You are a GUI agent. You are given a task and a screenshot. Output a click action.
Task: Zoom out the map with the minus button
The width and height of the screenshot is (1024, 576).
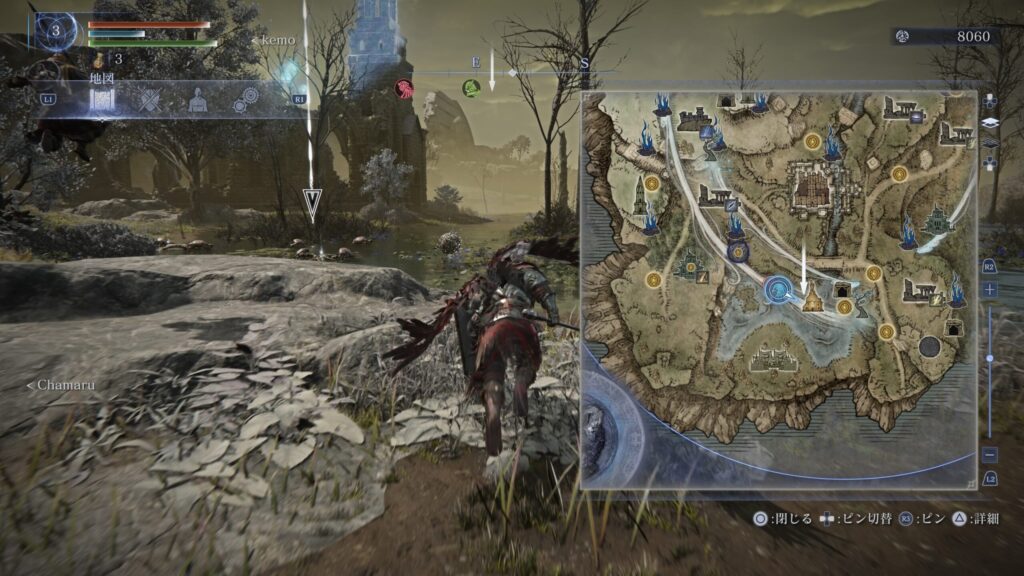(989, 454)
